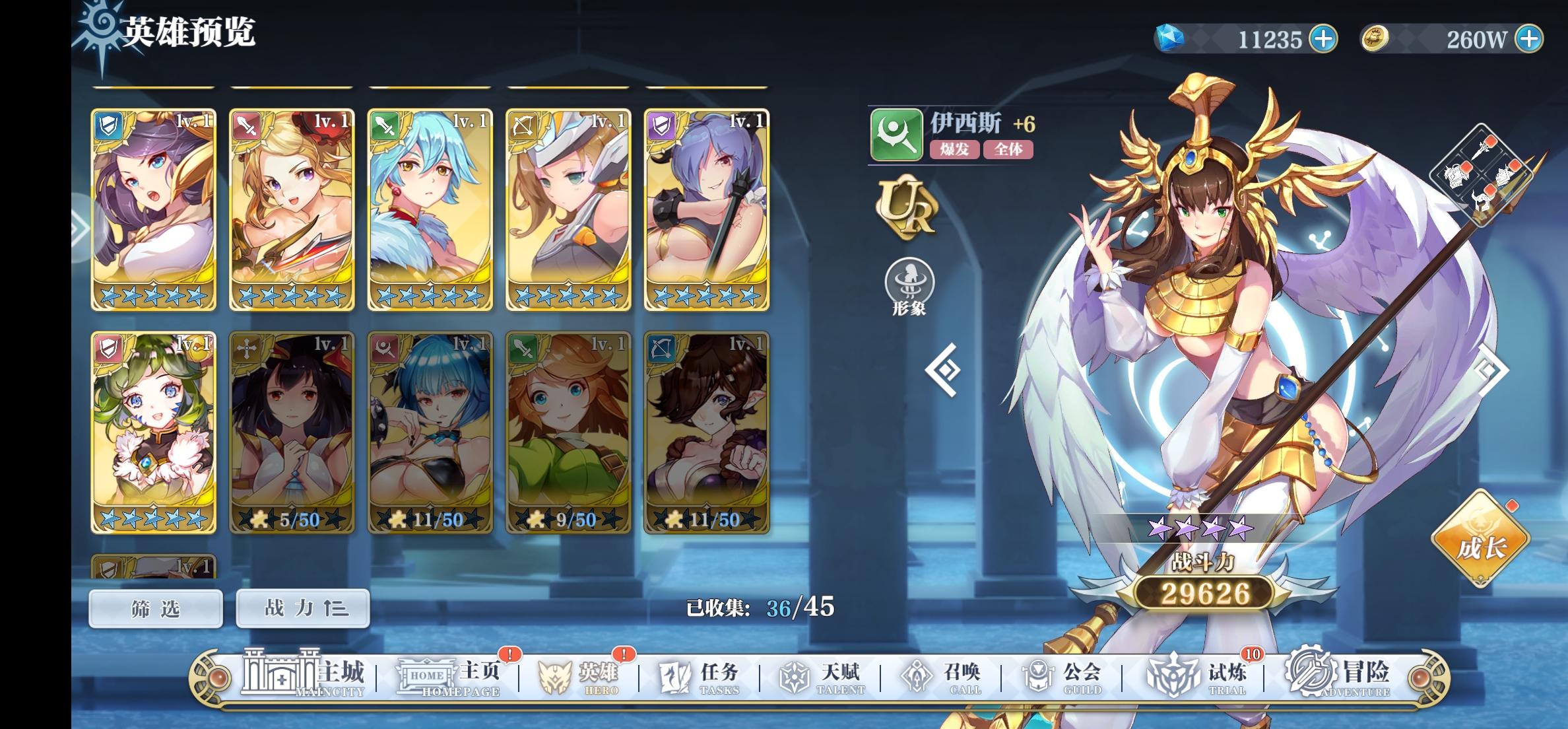Screen dimensions: 1568x729
Task: Sort heroes using the 战力 button
Action: 302,608
